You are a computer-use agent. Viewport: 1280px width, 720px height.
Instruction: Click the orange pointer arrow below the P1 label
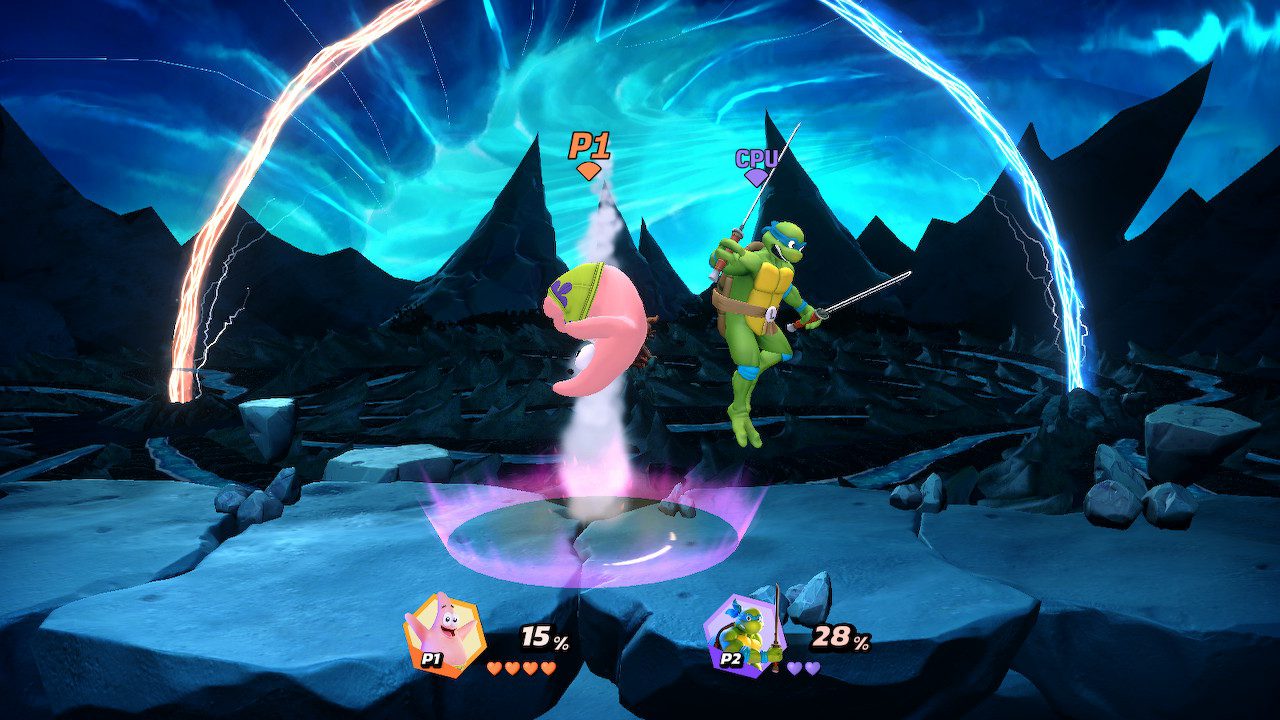588,170
